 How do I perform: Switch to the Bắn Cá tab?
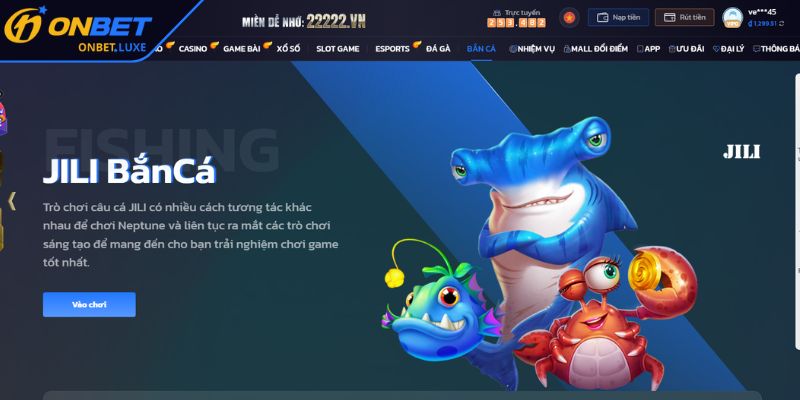(481, 48)
